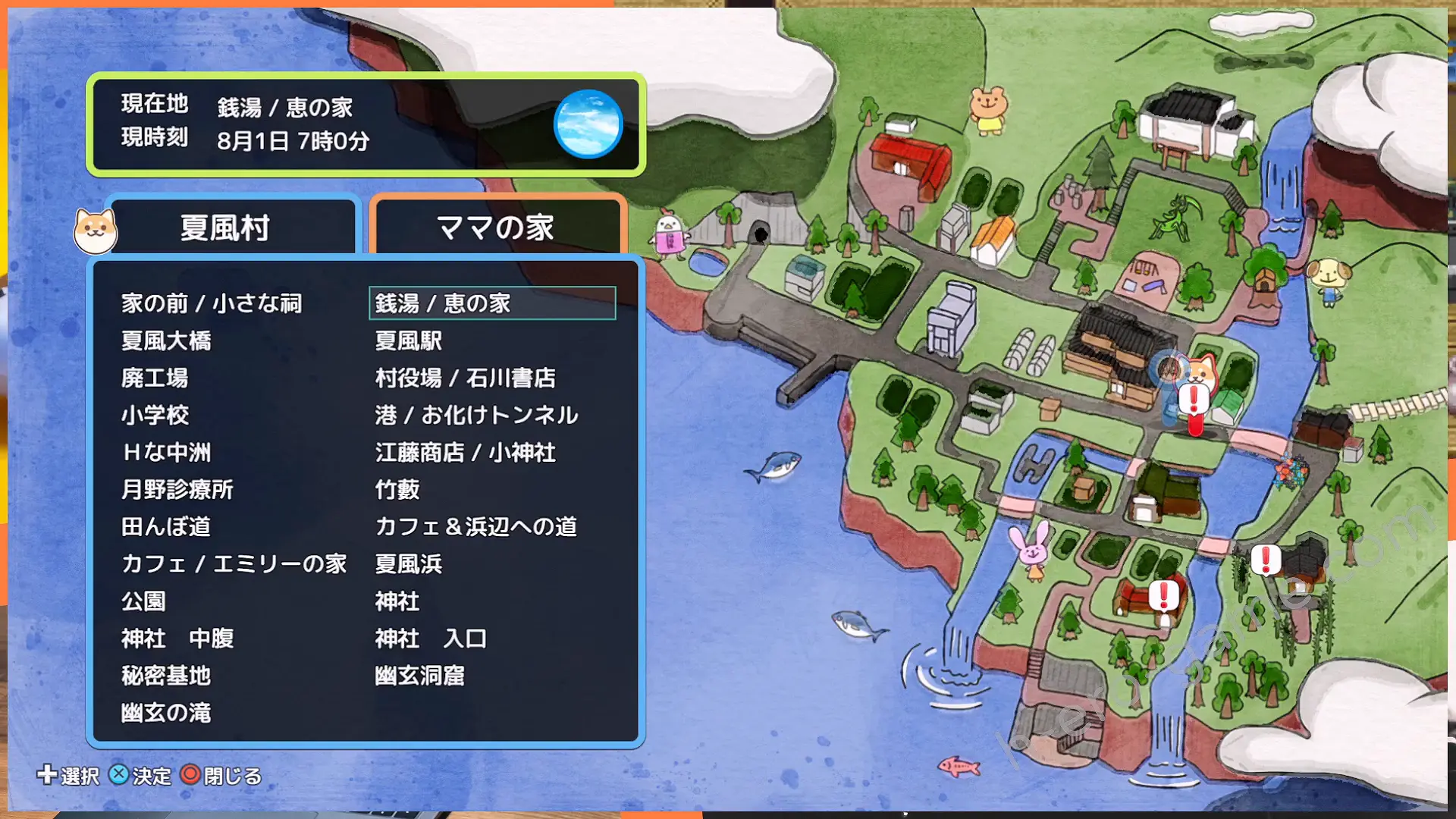Open the ママの家 tab

pos(496,227)
